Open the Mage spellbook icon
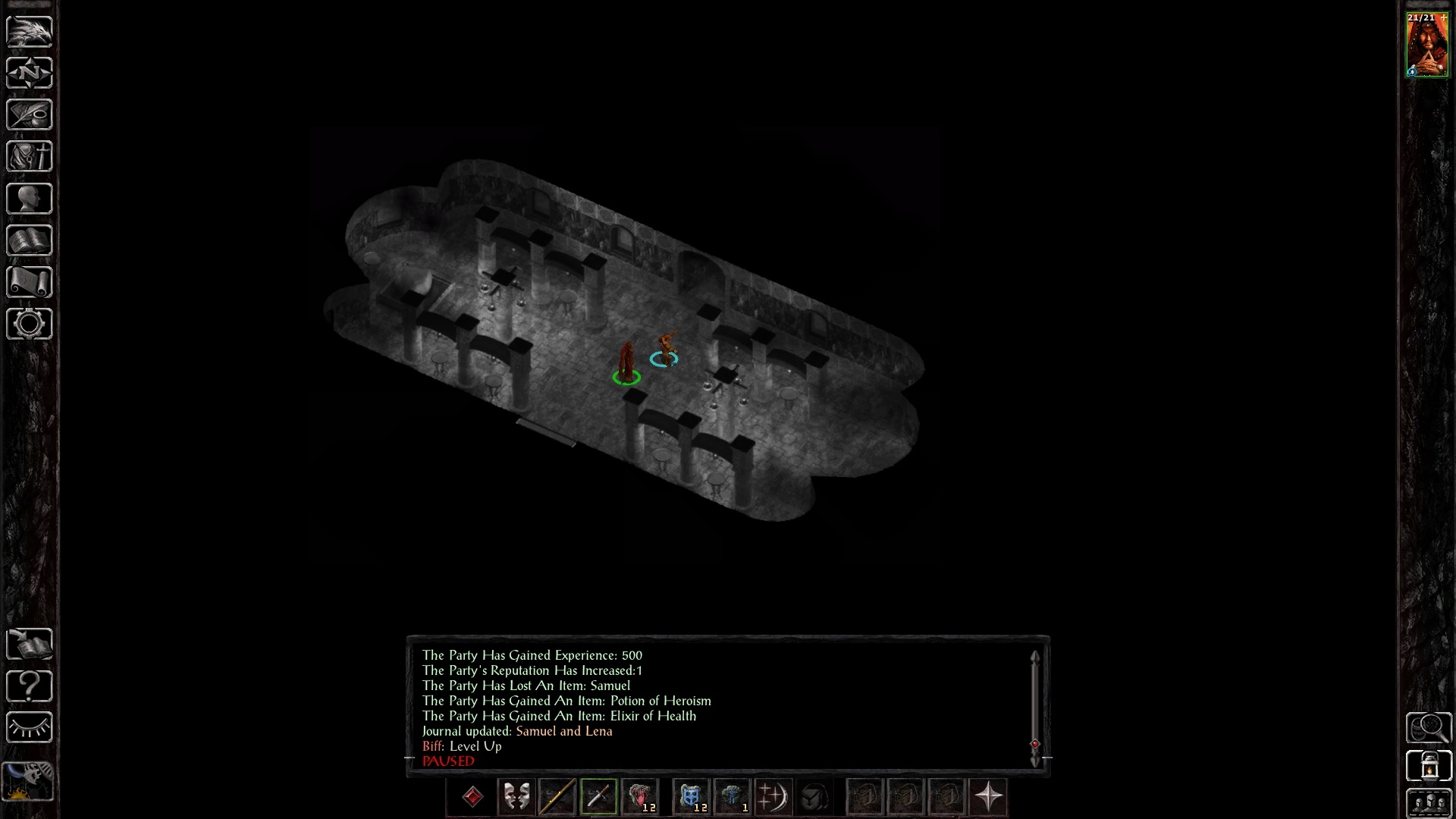The height and width of the screenshot is (819, 1456). coord(29,240)
